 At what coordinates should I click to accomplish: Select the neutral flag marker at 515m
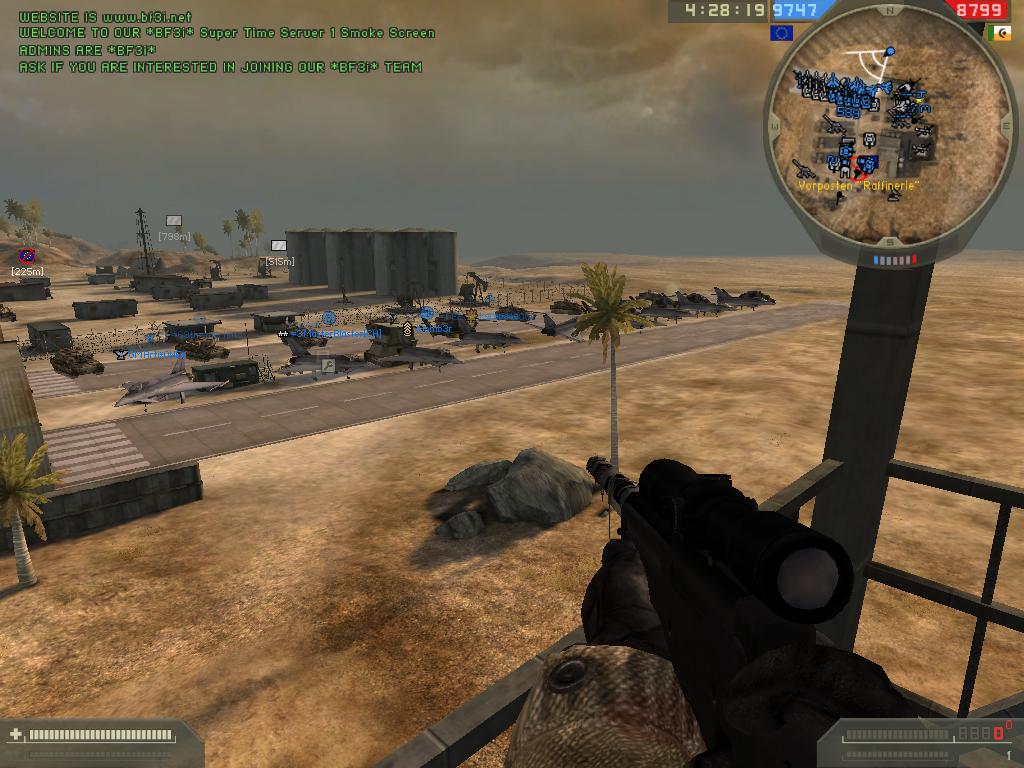[x=279, y=246]
